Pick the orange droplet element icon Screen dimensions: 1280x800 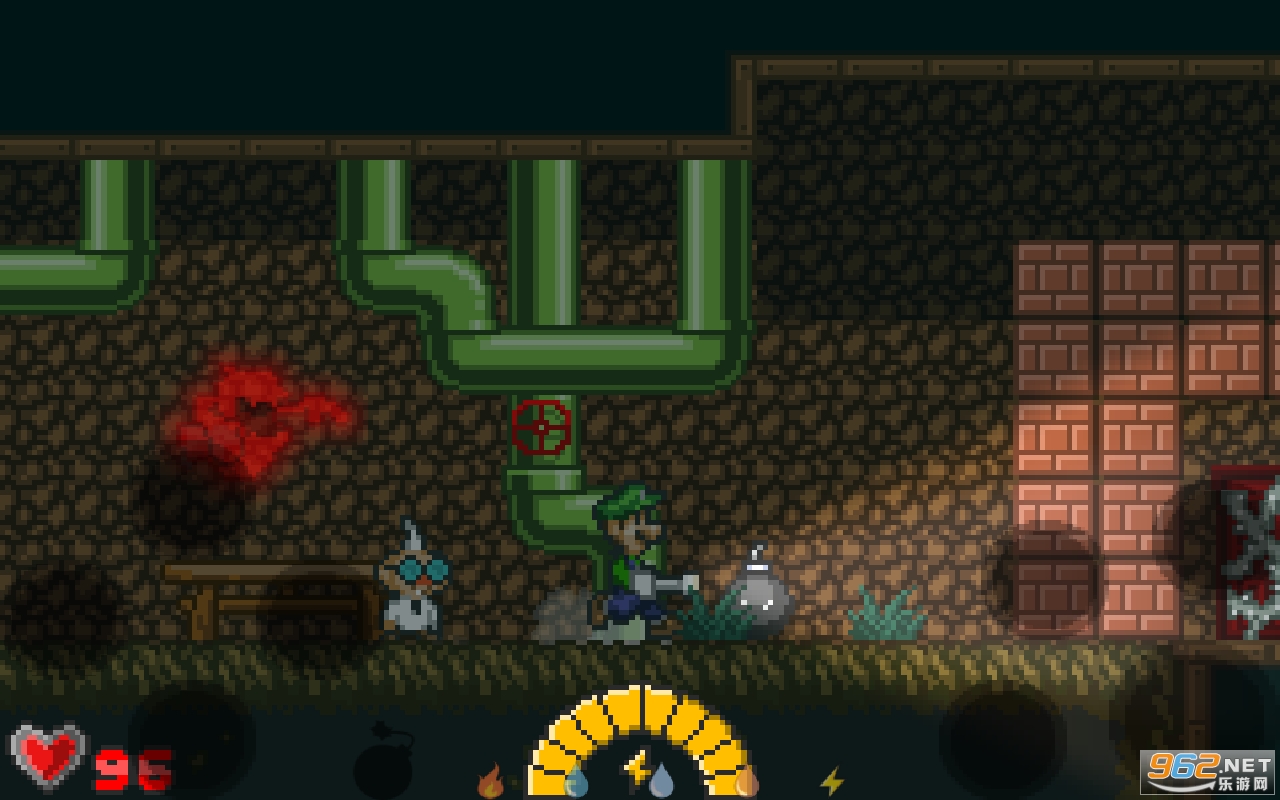click(746, 780)
